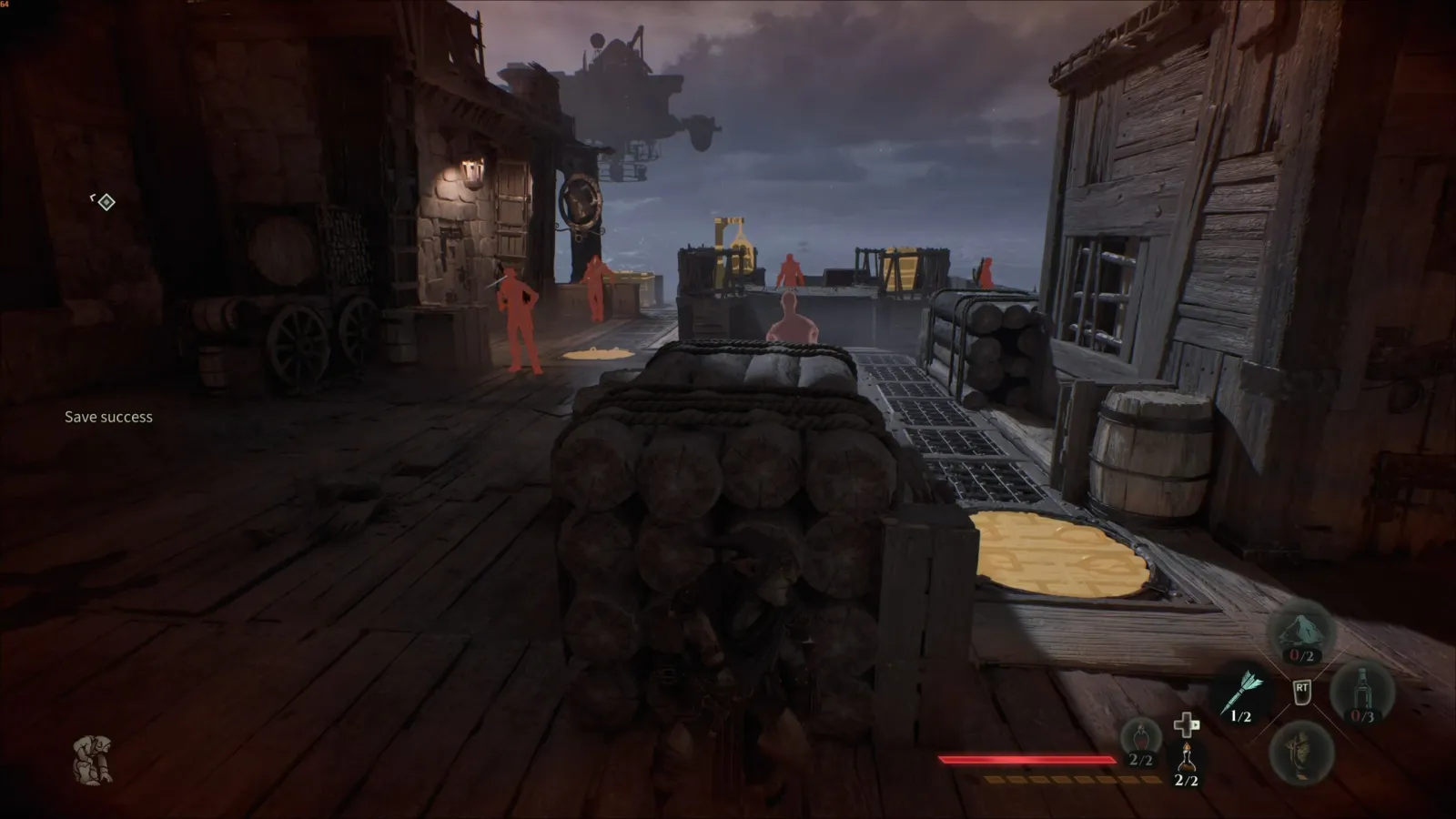
Task: Select the masked face ability icon
Action: point(1301,752)
